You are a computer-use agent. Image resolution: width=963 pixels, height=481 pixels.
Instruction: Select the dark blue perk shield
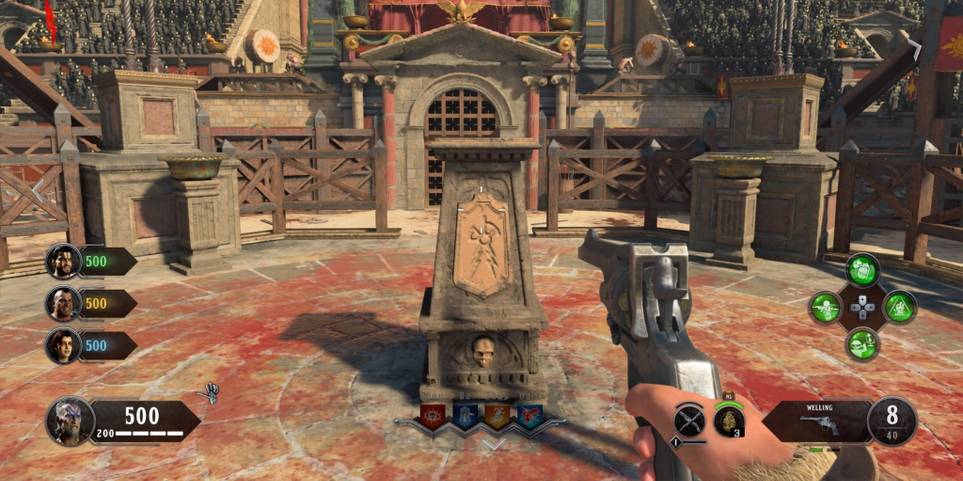coord(465,416)
